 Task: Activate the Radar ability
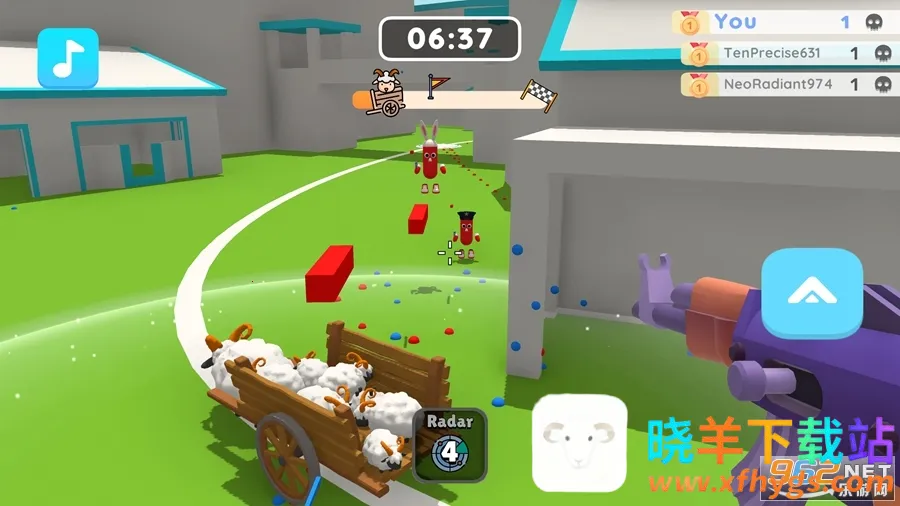(x=450, y=444)
